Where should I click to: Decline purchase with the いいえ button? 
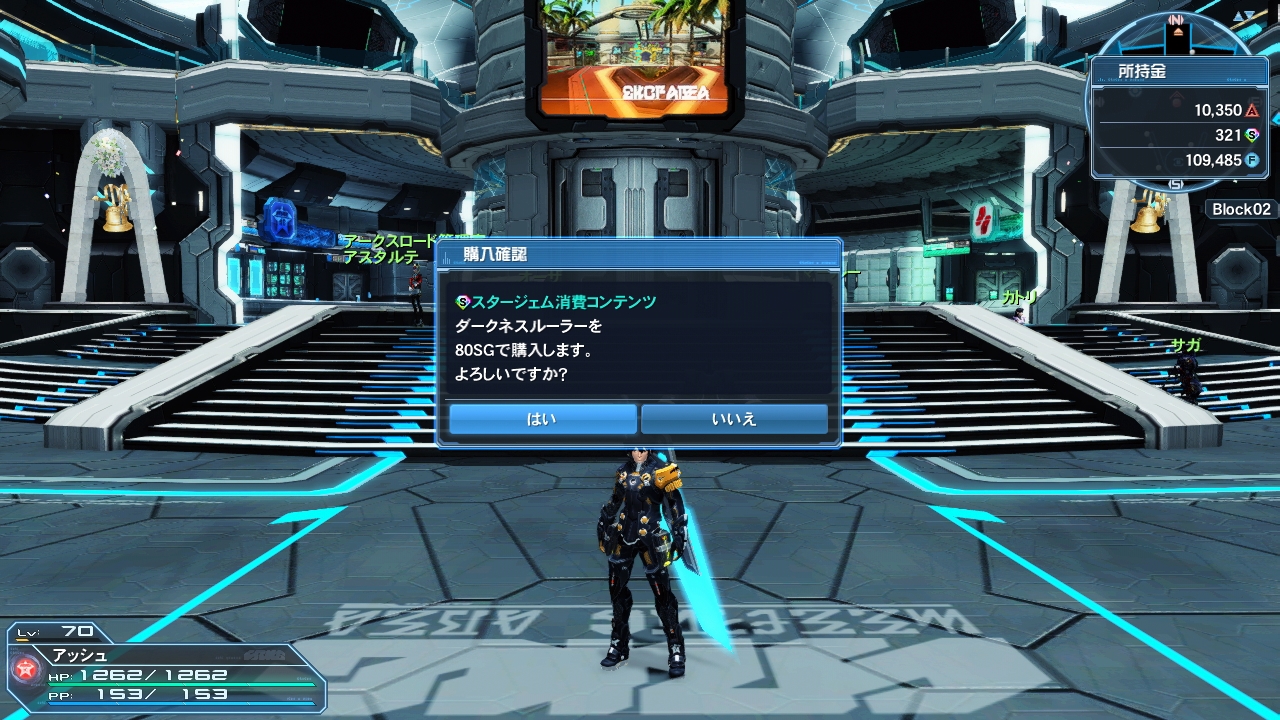[734, 419]
